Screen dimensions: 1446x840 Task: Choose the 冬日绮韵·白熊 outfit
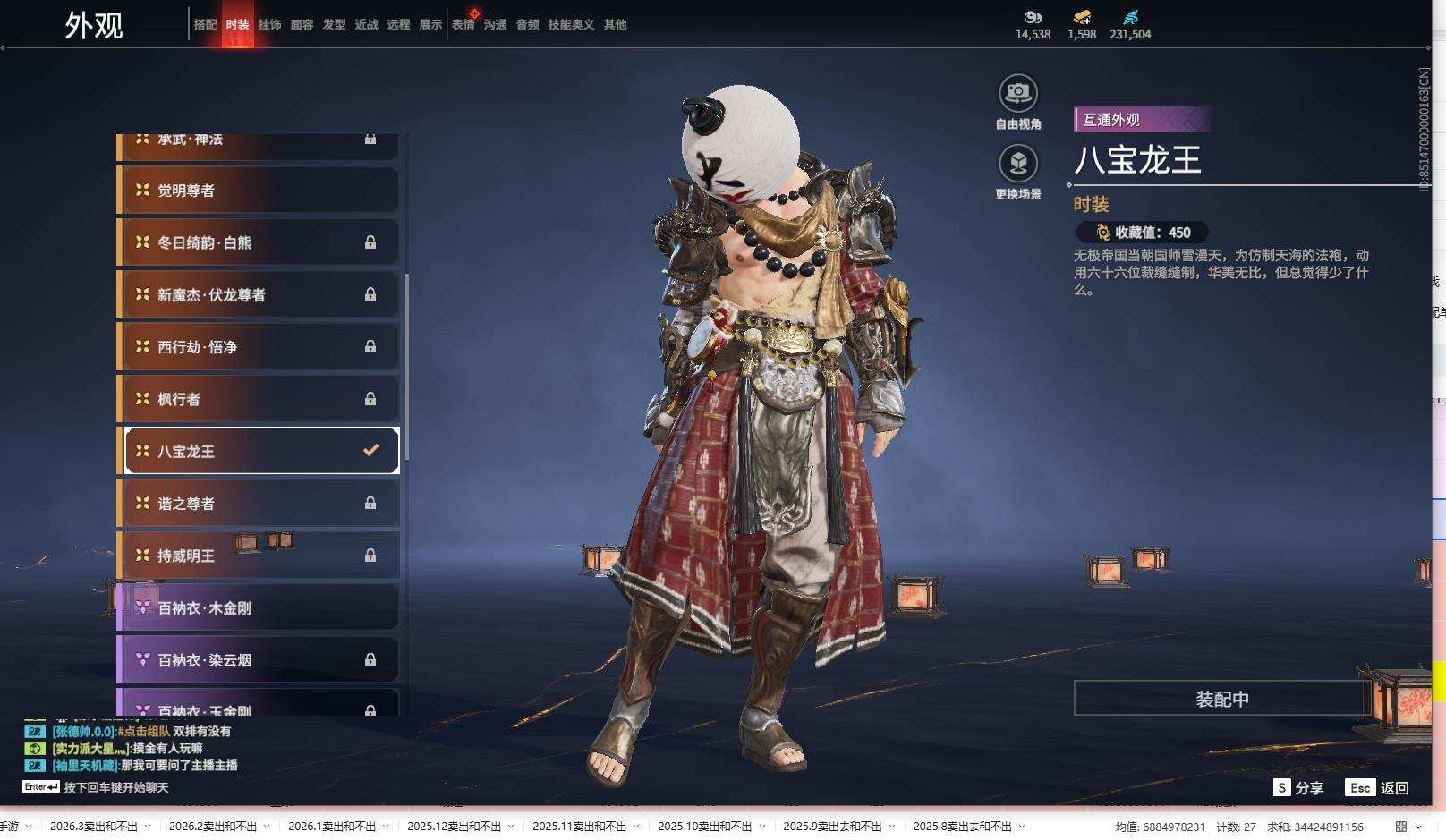[259, 242]
